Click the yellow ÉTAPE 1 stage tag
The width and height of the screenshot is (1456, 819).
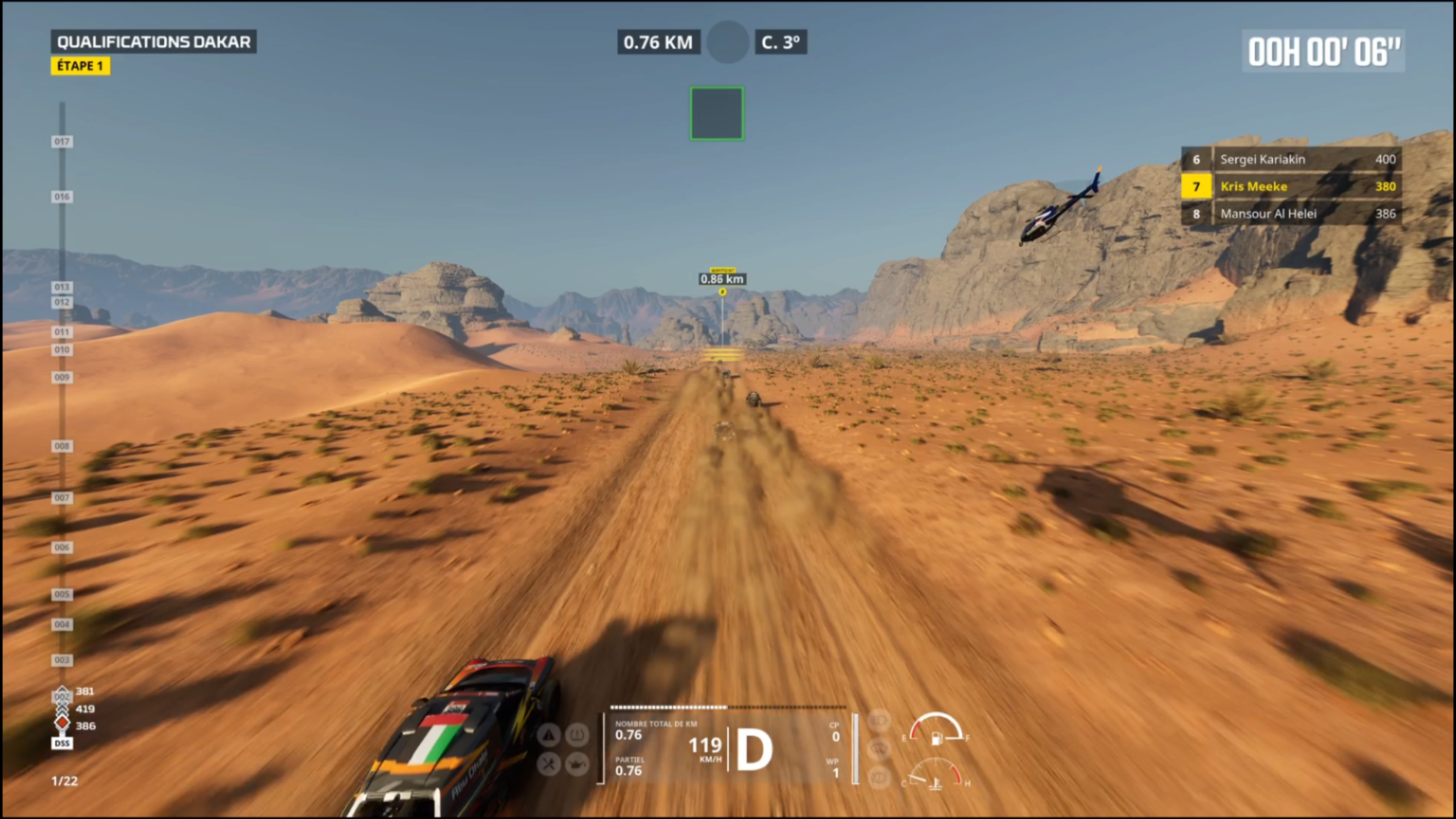coord(80,66)
